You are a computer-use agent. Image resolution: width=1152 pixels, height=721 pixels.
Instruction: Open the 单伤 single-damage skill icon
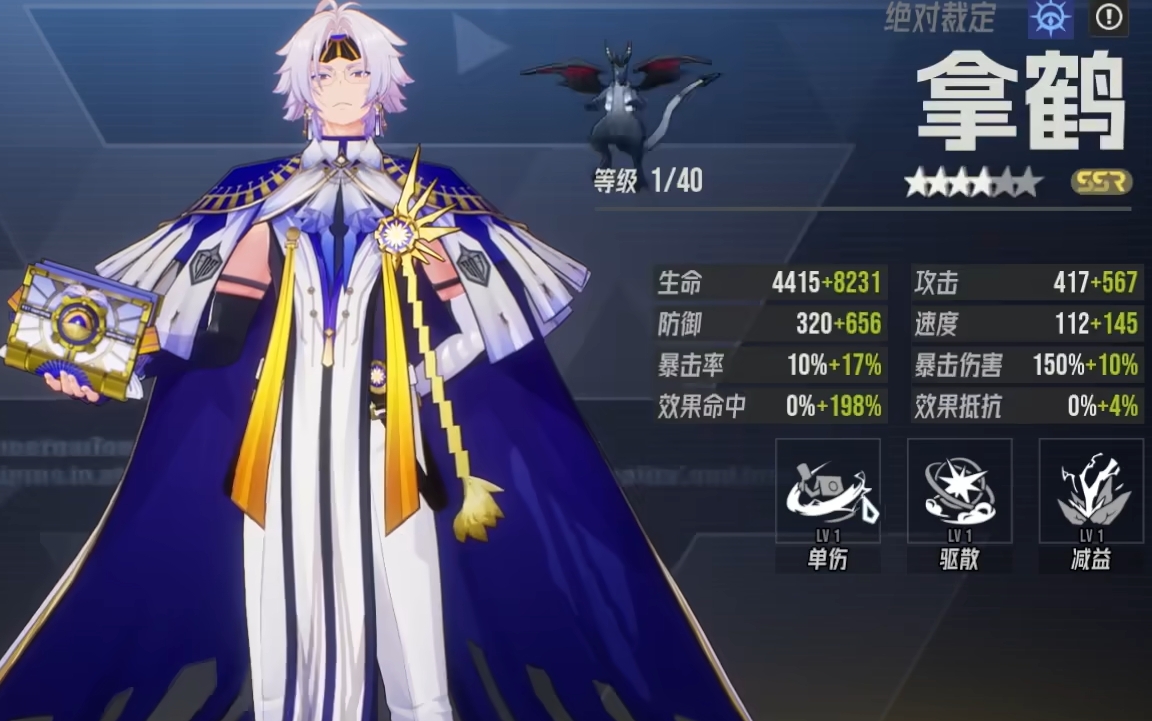[828, 491]
